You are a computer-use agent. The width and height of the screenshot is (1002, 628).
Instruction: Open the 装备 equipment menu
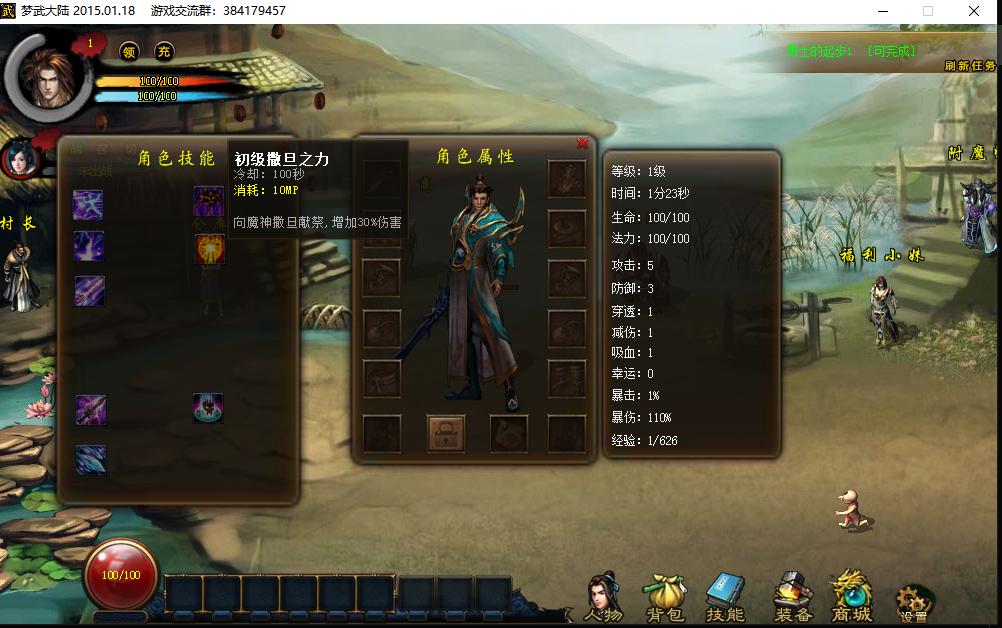(792, 597)
